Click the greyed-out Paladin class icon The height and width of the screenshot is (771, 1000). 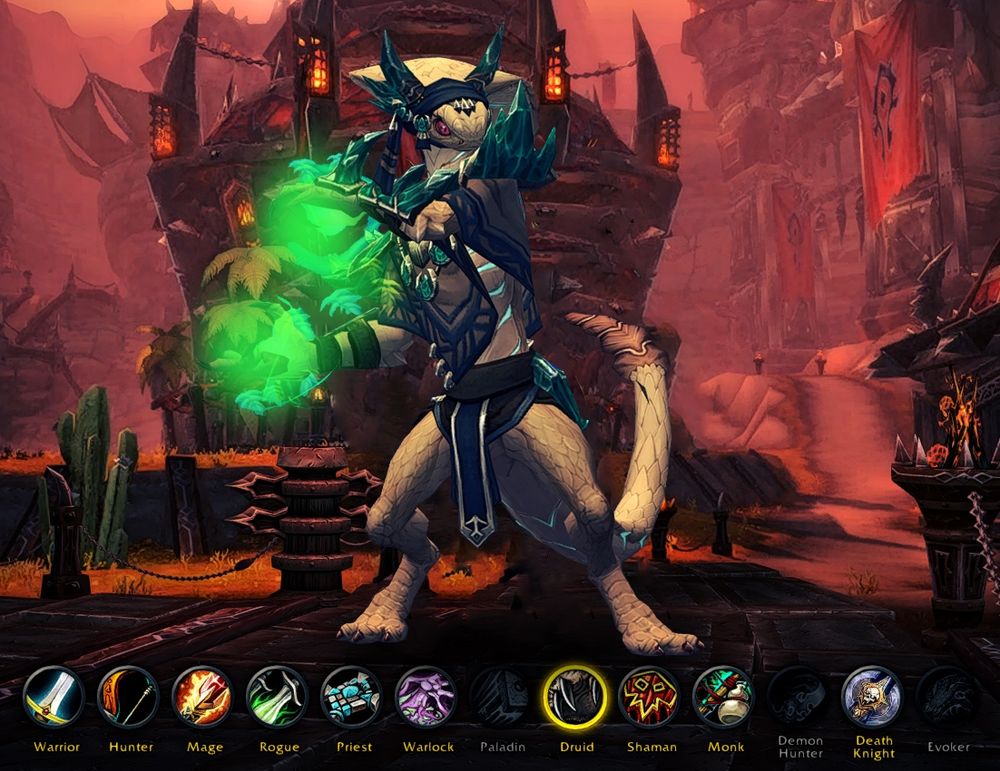500,696
